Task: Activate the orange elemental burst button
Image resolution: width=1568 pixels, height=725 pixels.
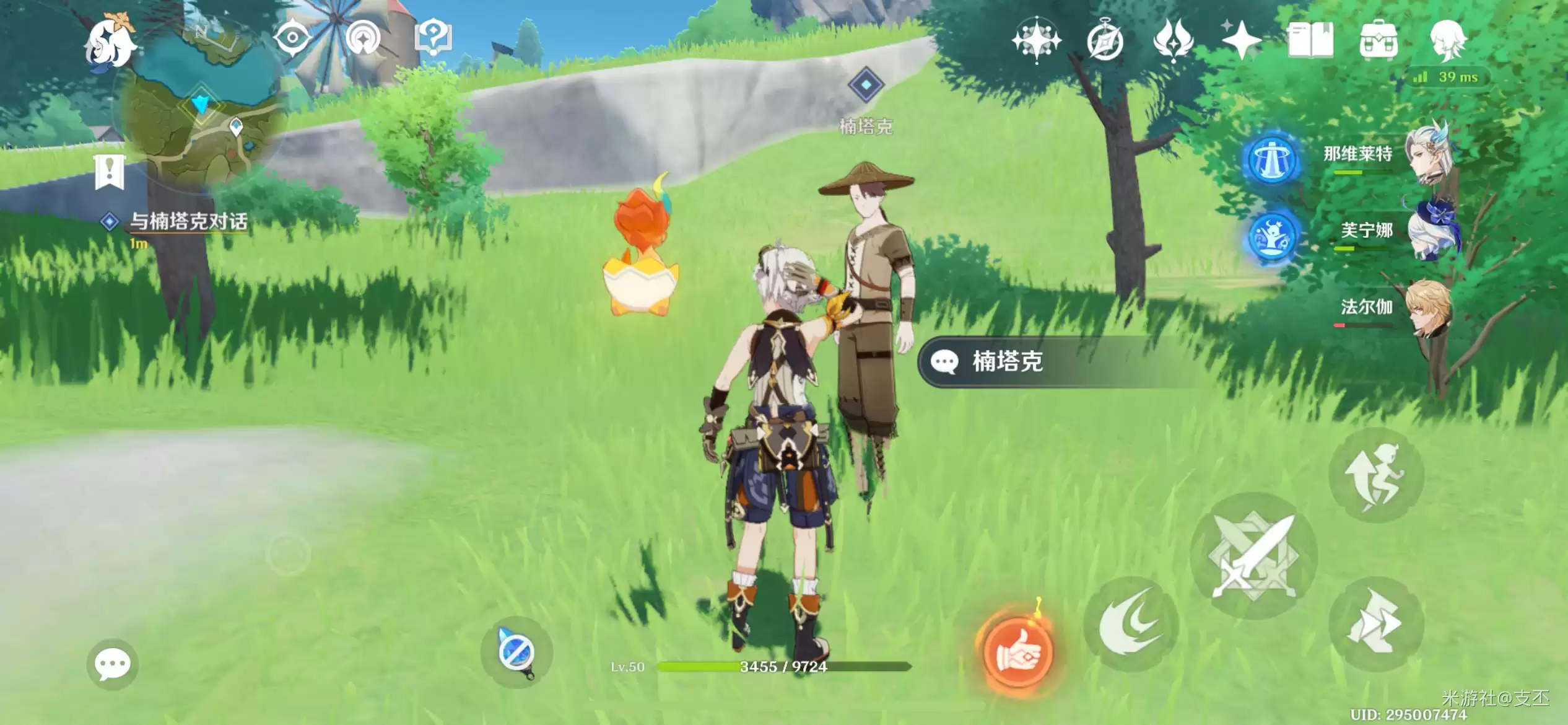Action: point(1017,652)
